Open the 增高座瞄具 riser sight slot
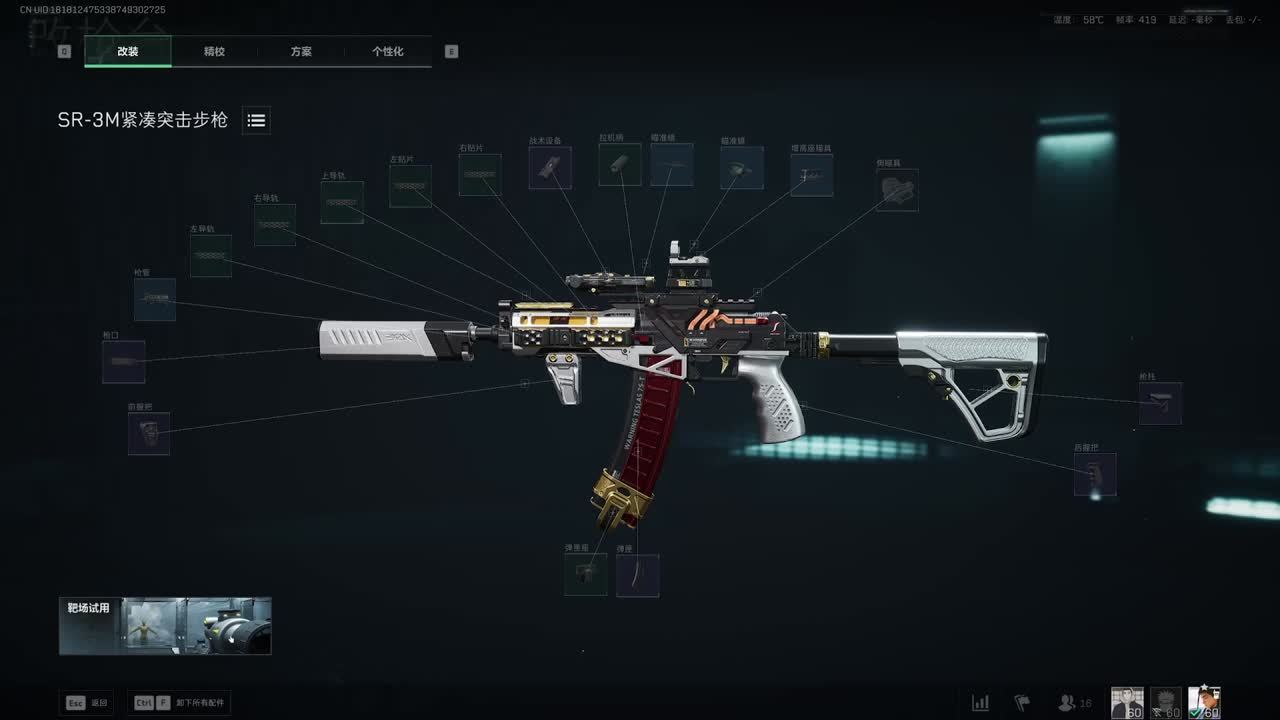Viewport: 1280px width, 720px height. point(811,175)
